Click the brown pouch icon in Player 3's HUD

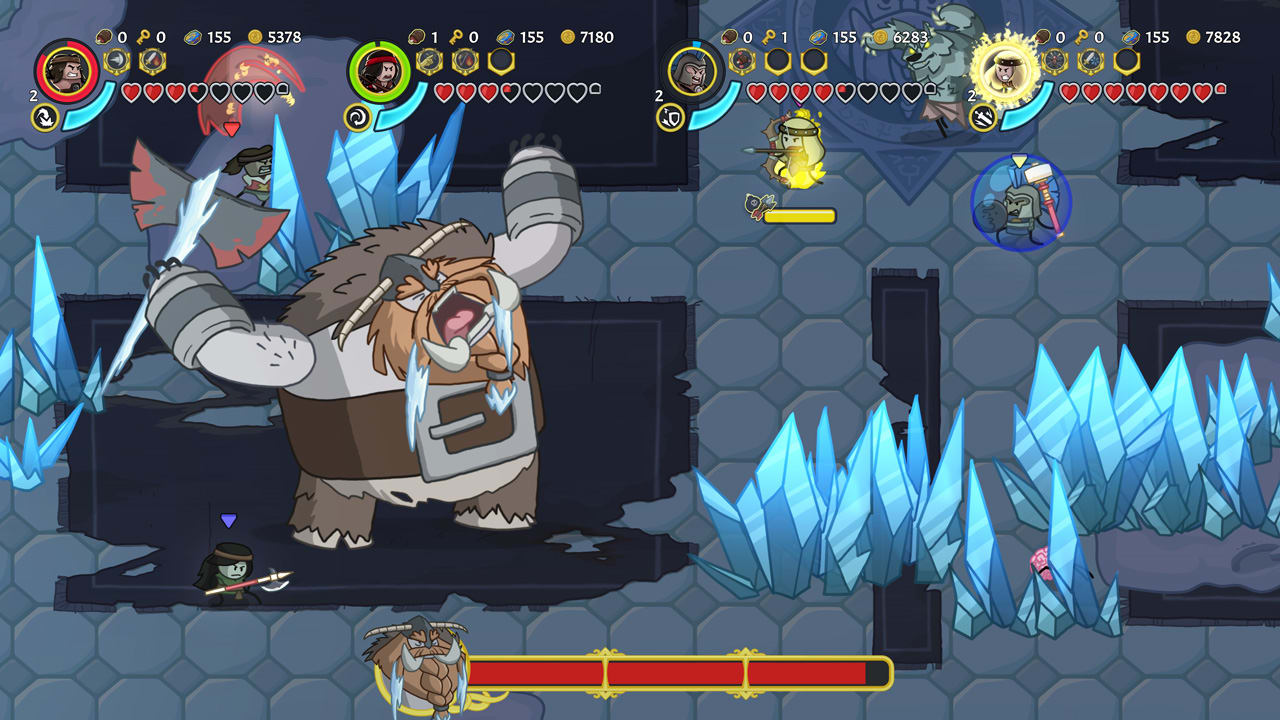(x=727, y=36)
